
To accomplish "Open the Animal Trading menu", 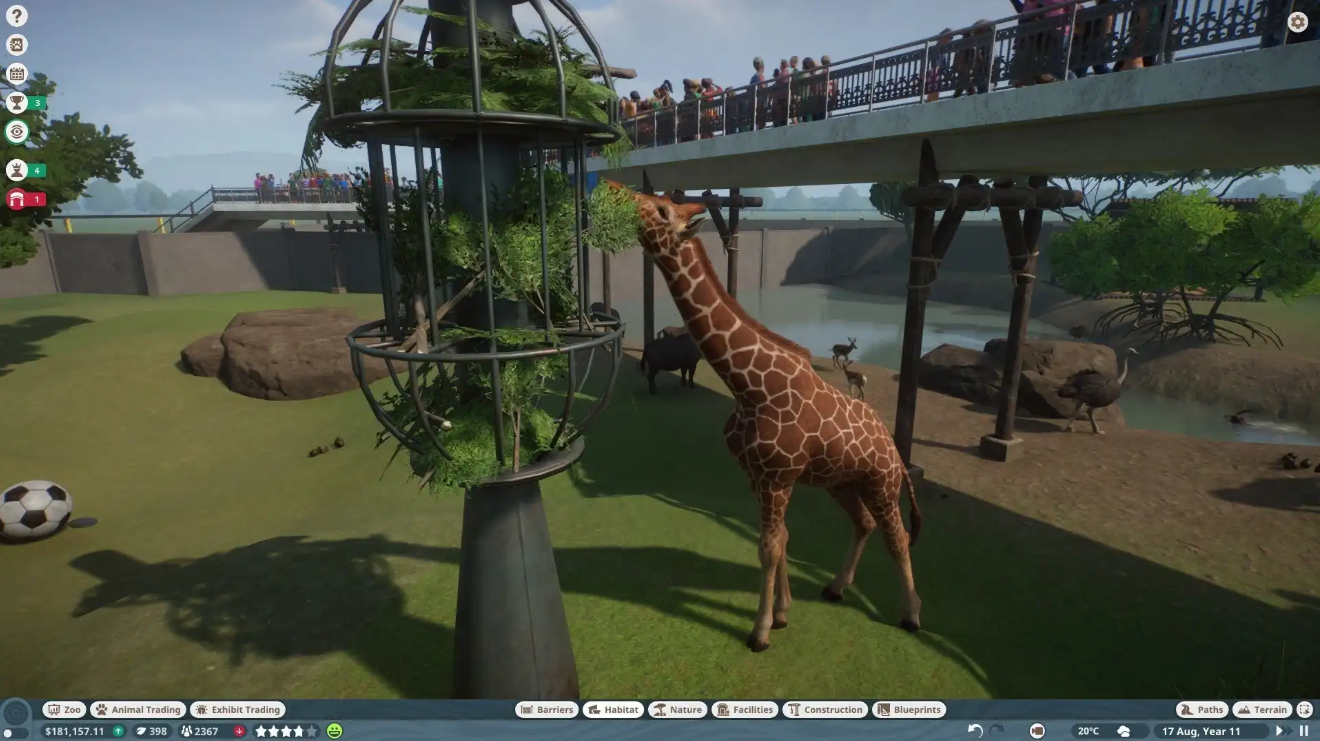I will coord(138,709).
